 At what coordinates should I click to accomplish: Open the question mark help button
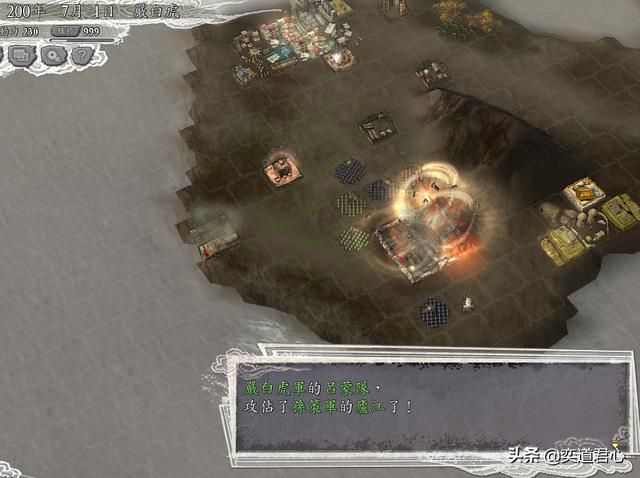(83, 56)
